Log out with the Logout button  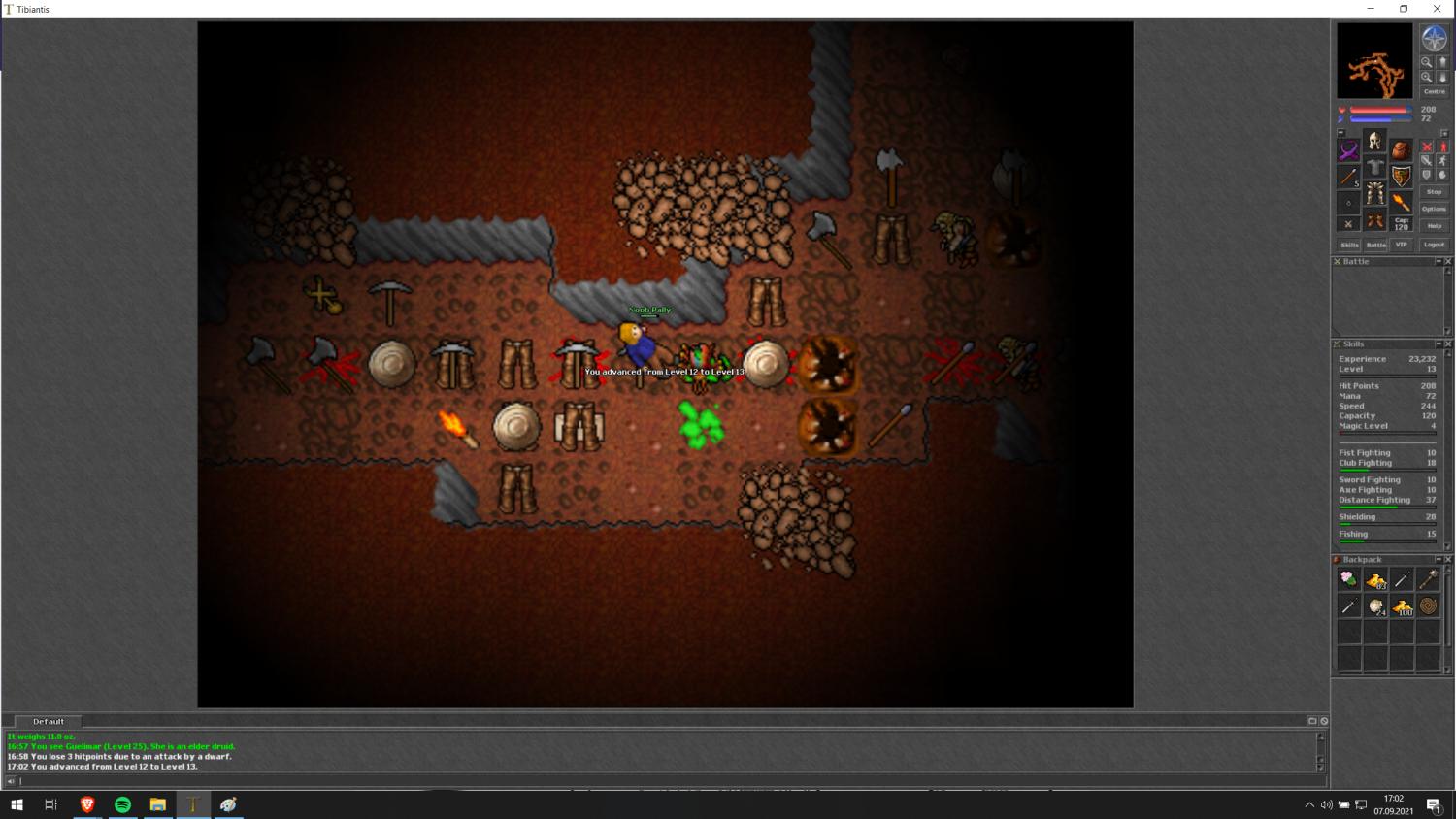[1434, 245]
